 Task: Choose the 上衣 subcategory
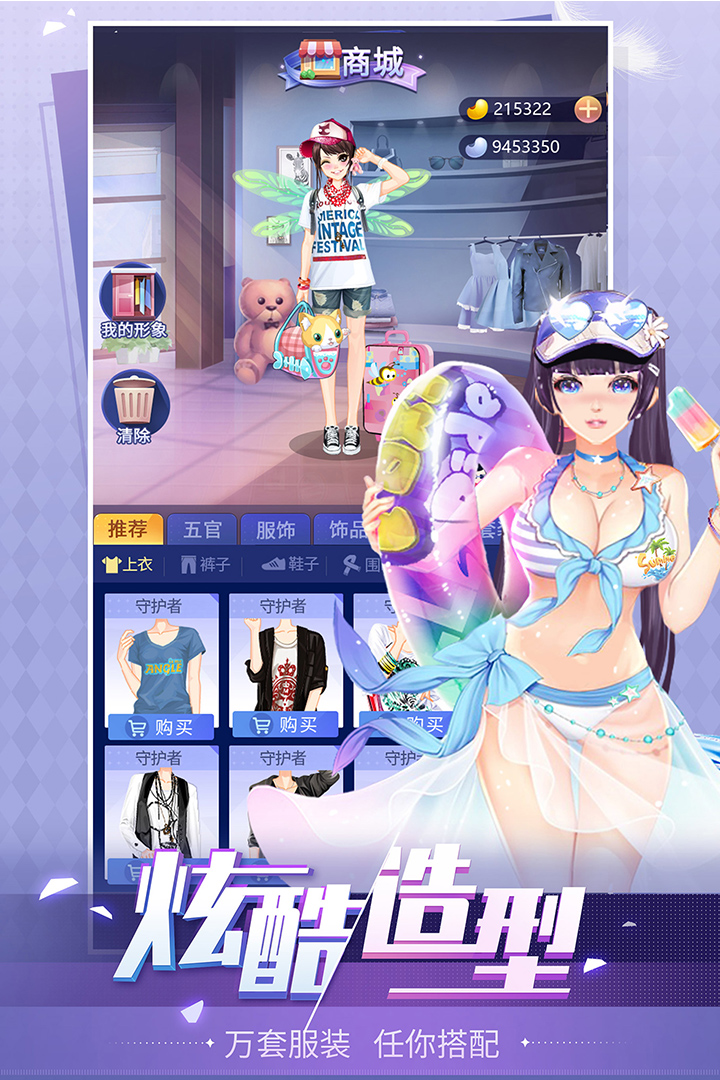128,565
